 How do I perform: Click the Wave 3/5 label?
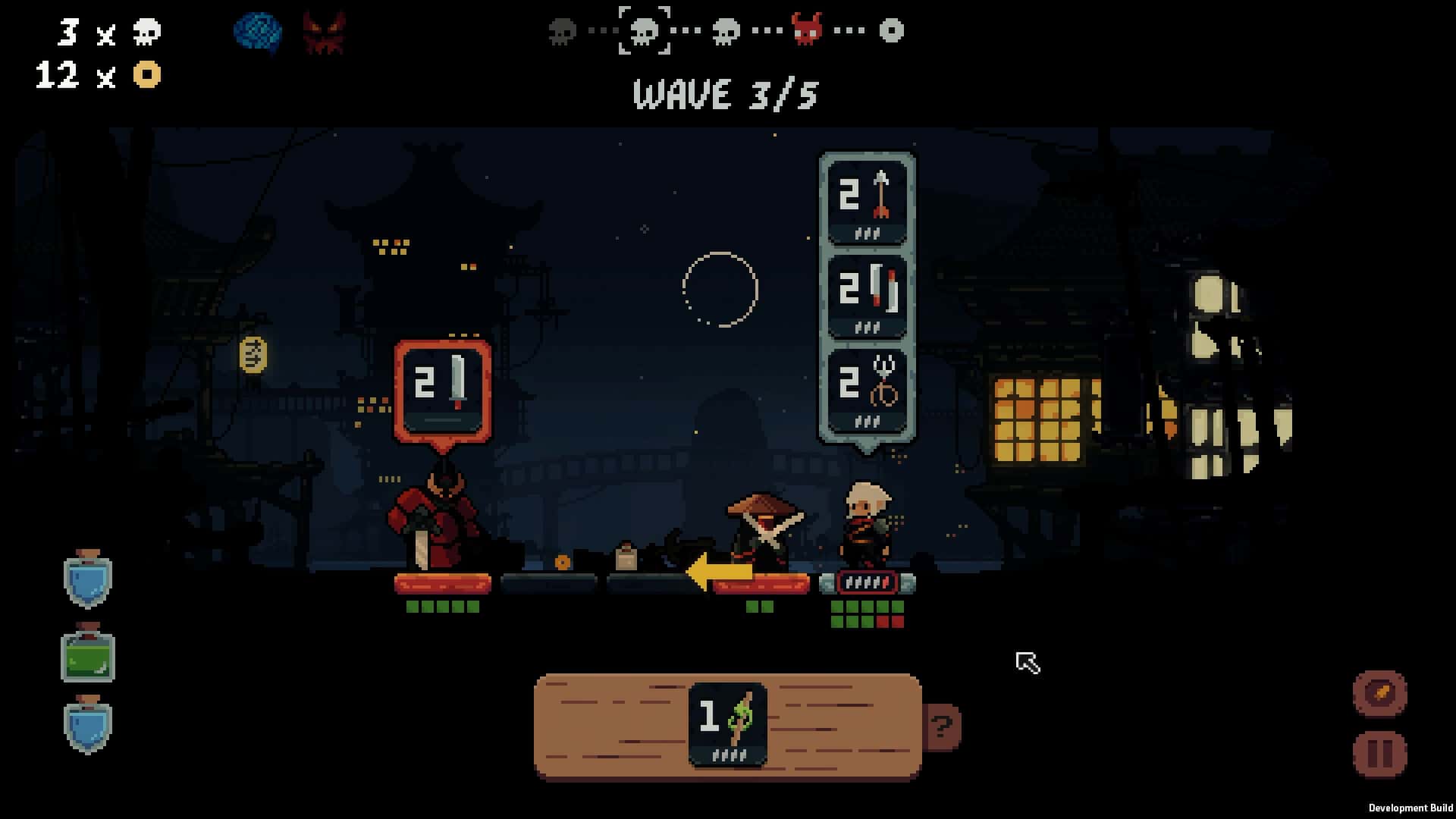725,96
